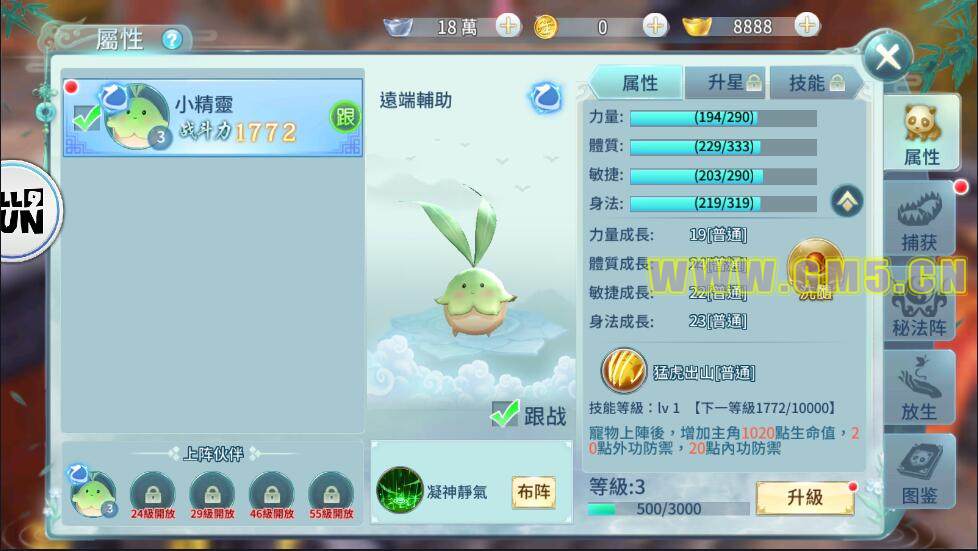This screenshot has width=978, height=551.
Task: Toggle the 跟战 checkbox
Action: point(505,414)
